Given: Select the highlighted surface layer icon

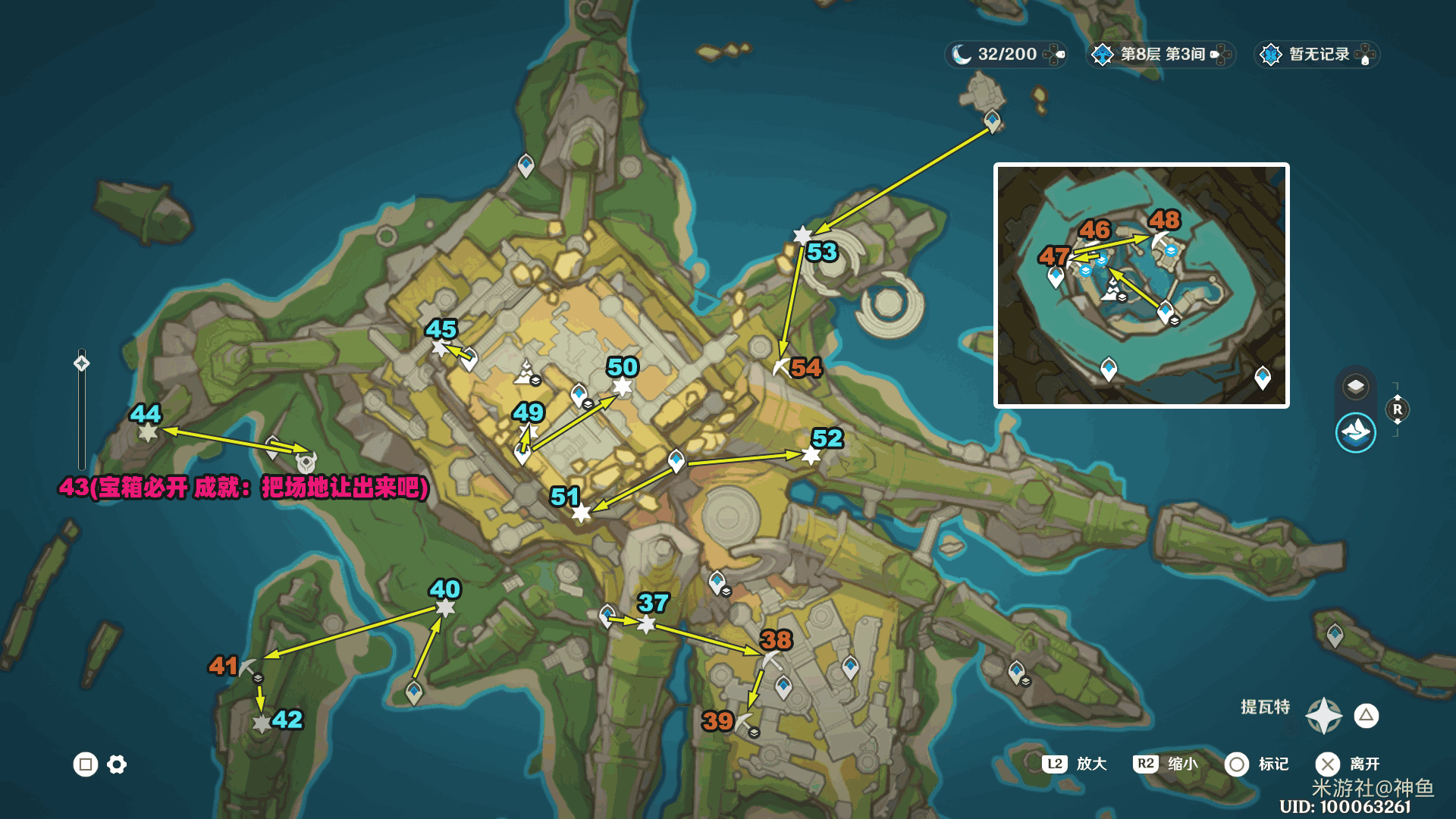Looking at the screenshot, I should click(x=1355, y=432).
